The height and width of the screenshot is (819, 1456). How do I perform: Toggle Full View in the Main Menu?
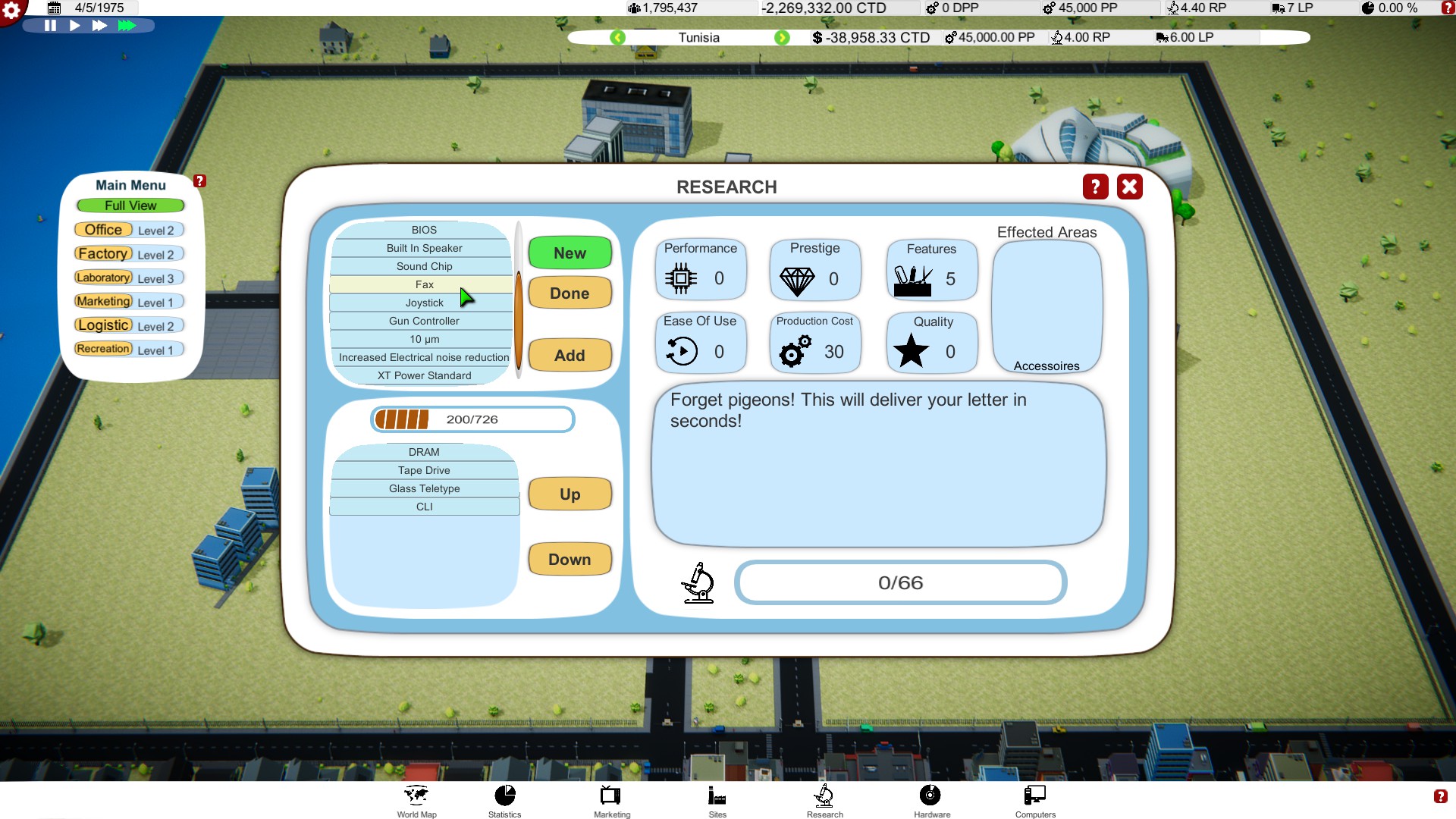(x=129, y=206)
